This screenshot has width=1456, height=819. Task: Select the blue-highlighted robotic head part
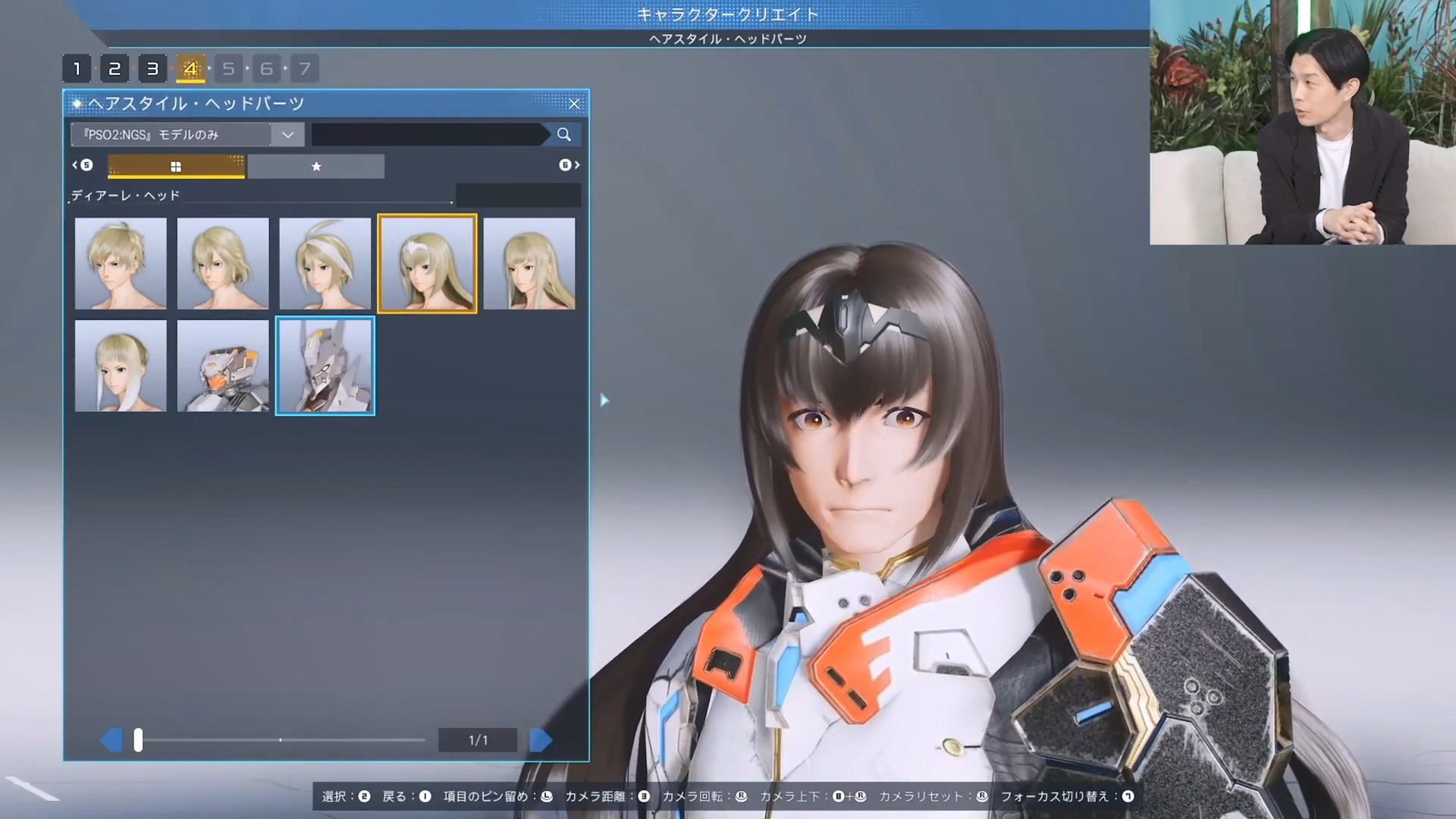(x=325, y=366)
